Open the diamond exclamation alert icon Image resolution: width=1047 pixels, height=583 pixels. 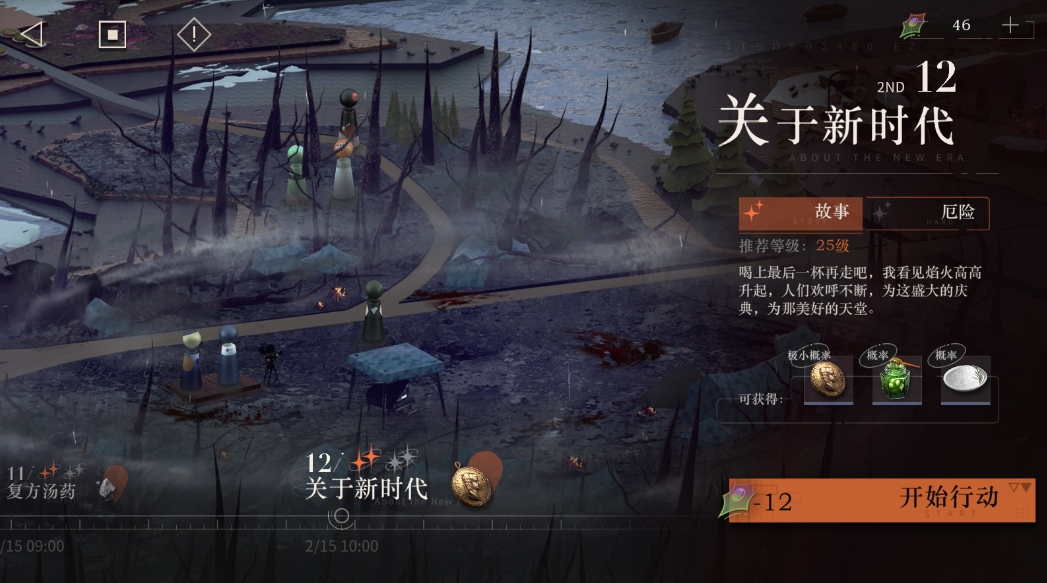(x=193, y=34)
